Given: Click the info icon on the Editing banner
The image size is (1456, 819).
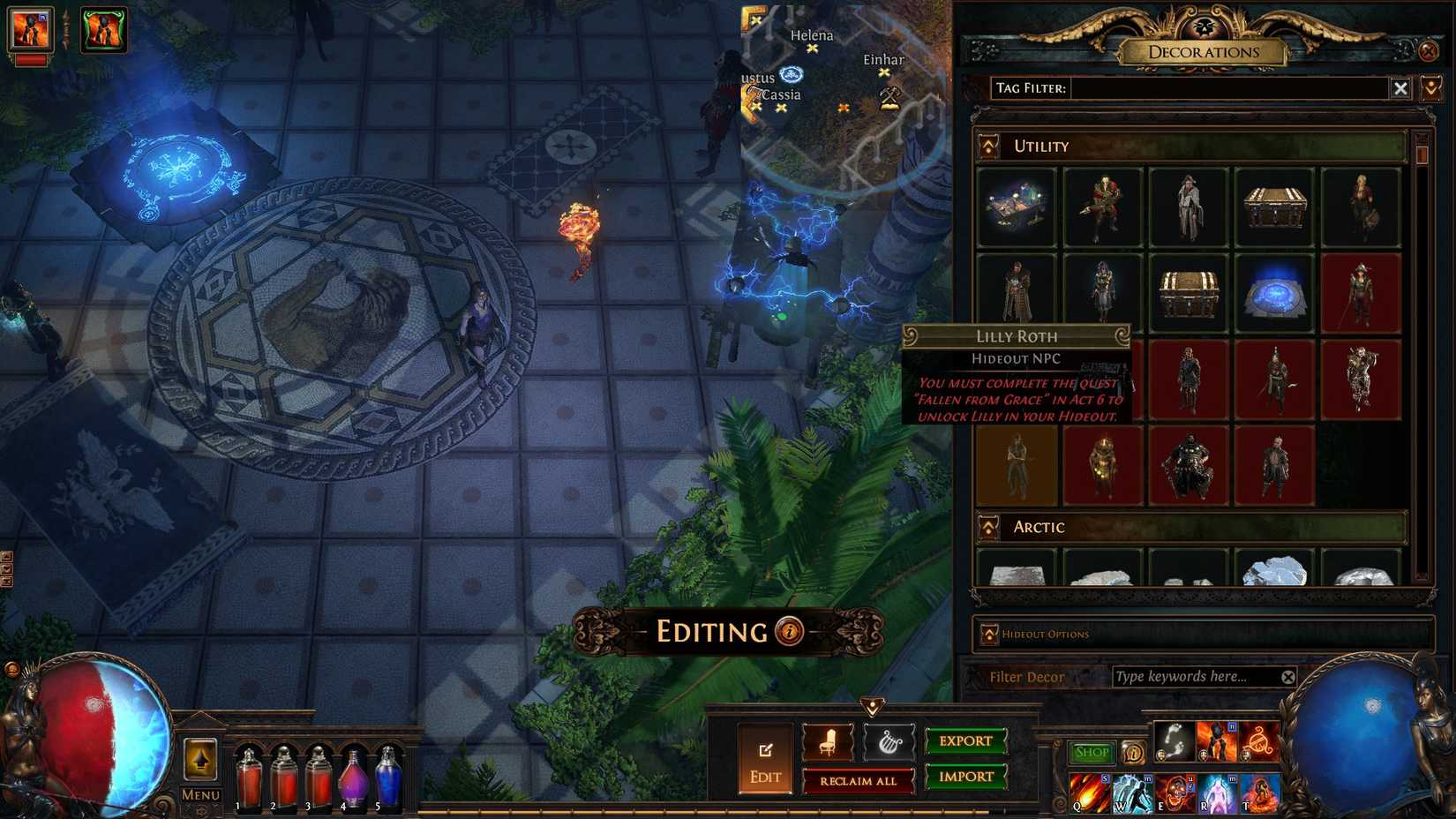Looking at the screenshot, I should [788, 631].
